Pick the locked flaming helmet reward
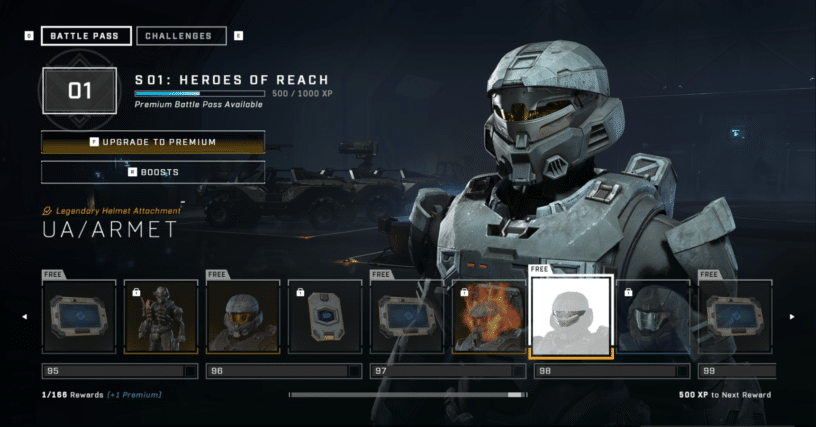The image size is (816, 427). click(489, 316)
